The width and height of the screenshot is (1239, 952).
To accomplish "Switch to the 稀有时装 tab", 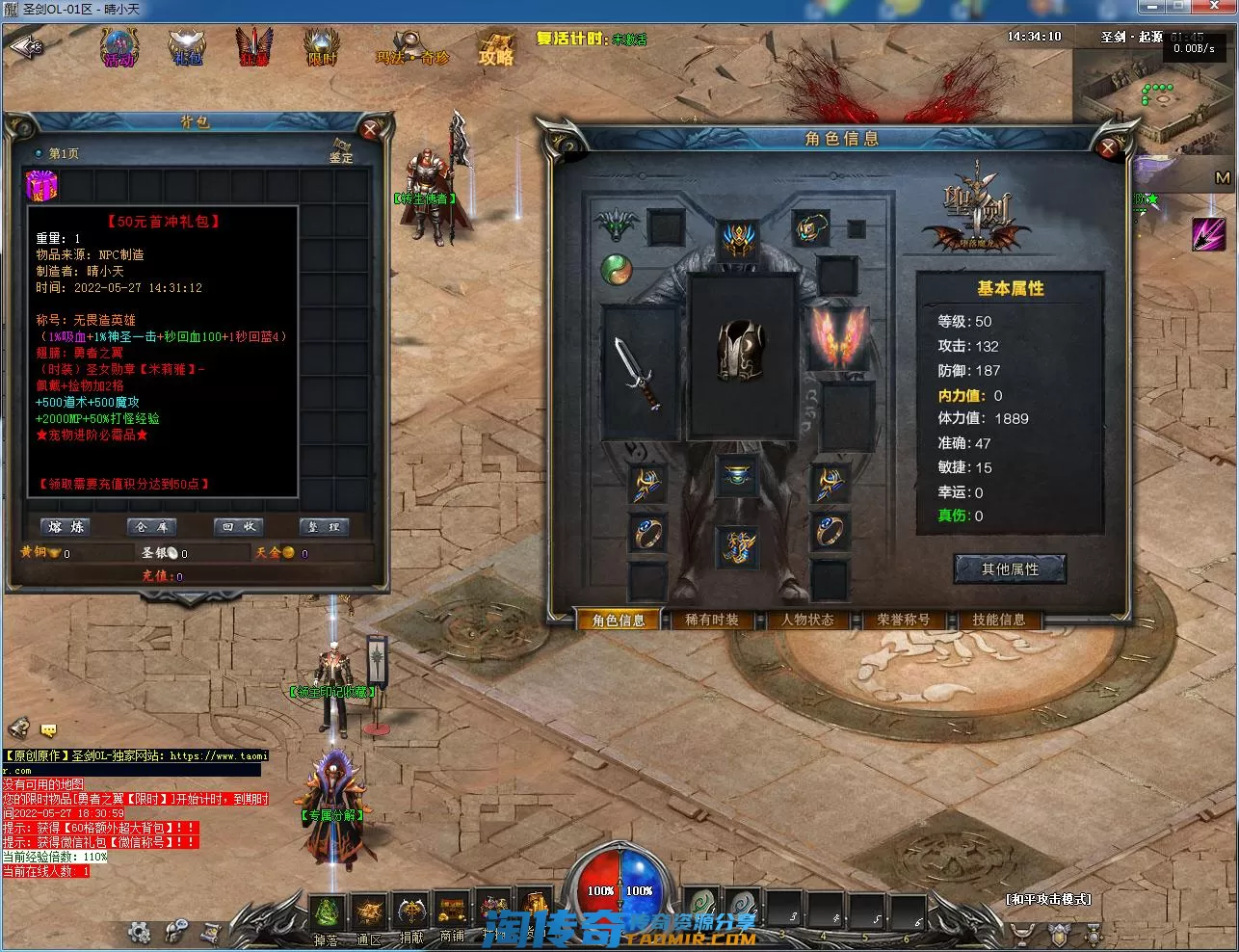I will (x=712, y=621).
